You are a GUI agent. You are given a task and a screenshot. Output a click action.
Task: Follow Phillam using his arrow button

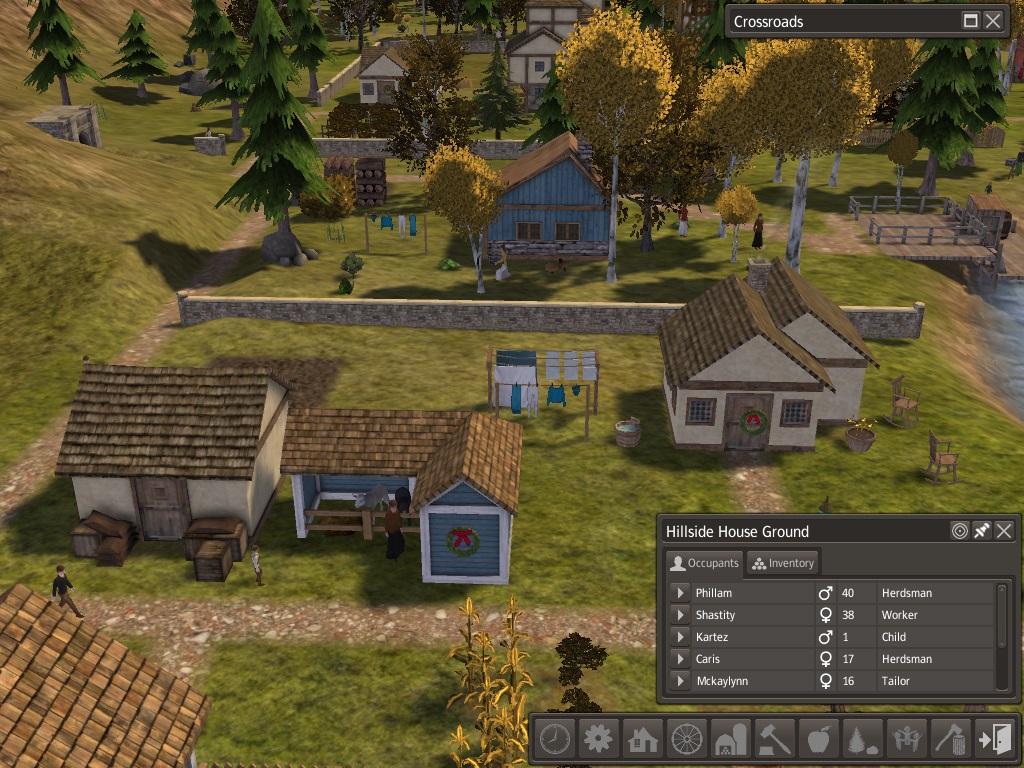pos(680,593)
